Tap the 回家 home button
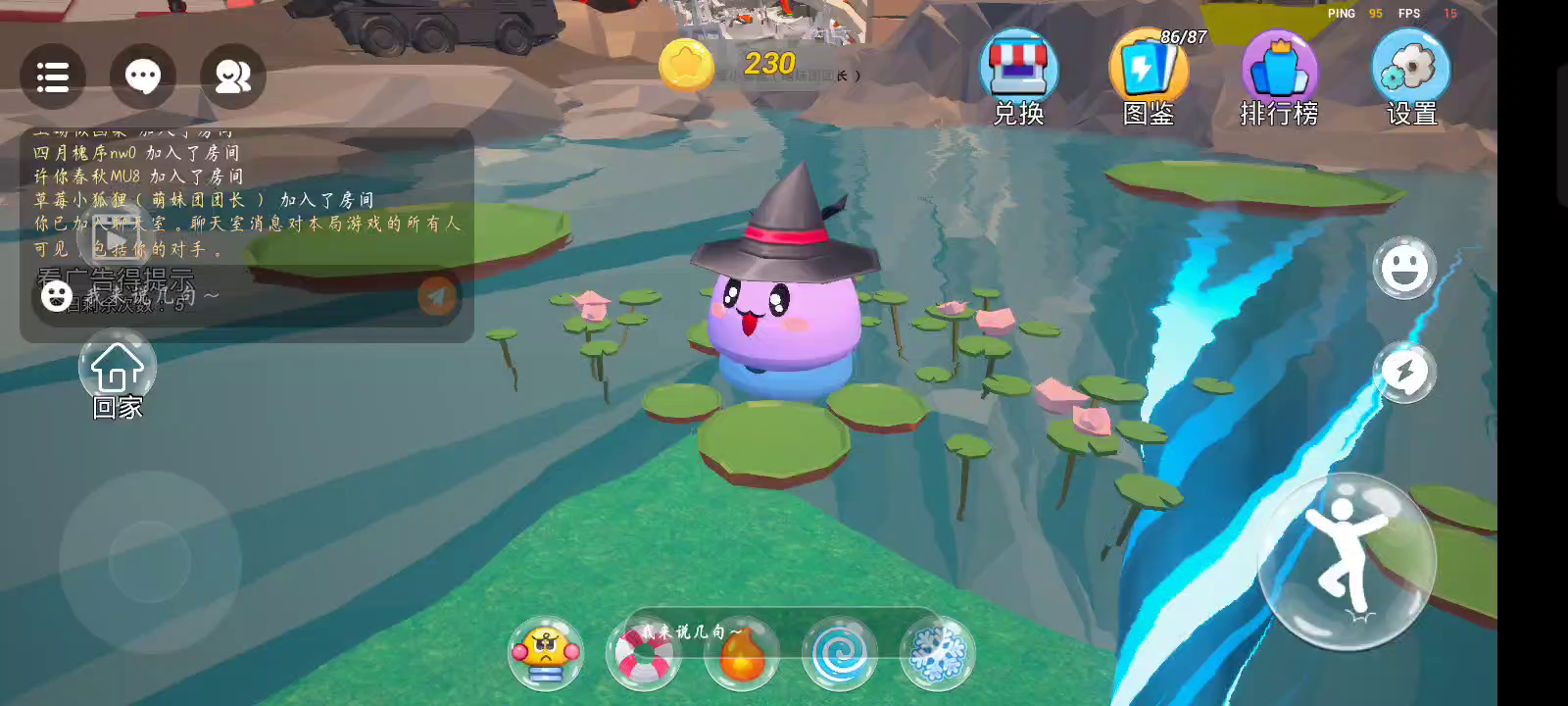 [x=118, y=375]
